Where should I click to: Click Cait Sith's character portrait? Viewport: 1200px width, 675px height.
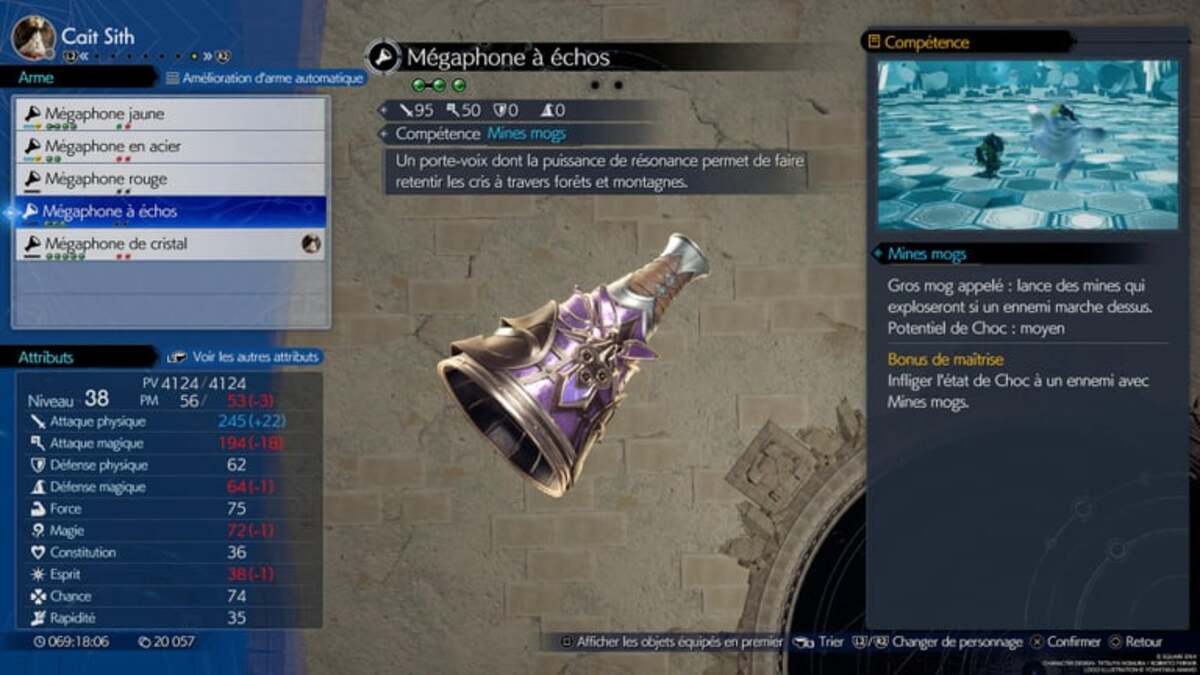[33, 38]
